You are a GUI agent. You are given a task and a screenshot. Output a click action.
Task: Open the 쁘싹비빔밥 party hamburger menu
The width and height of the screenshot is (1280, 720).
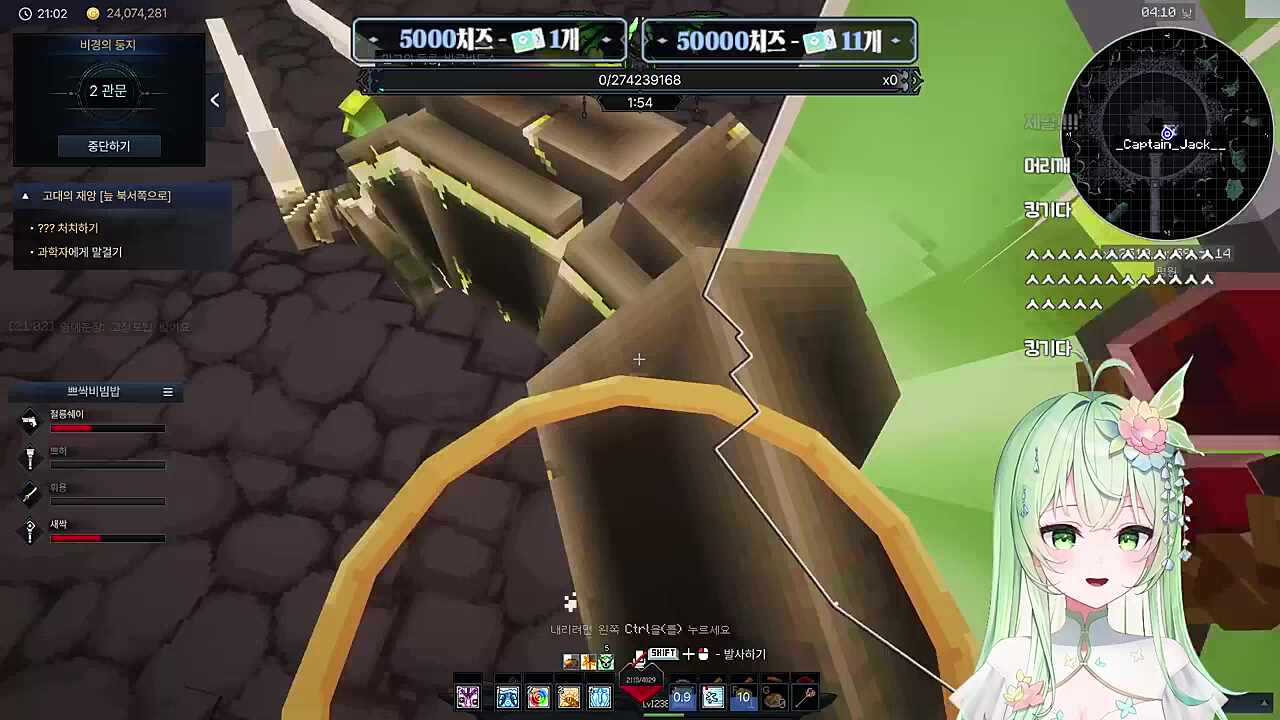coord(167,391)
